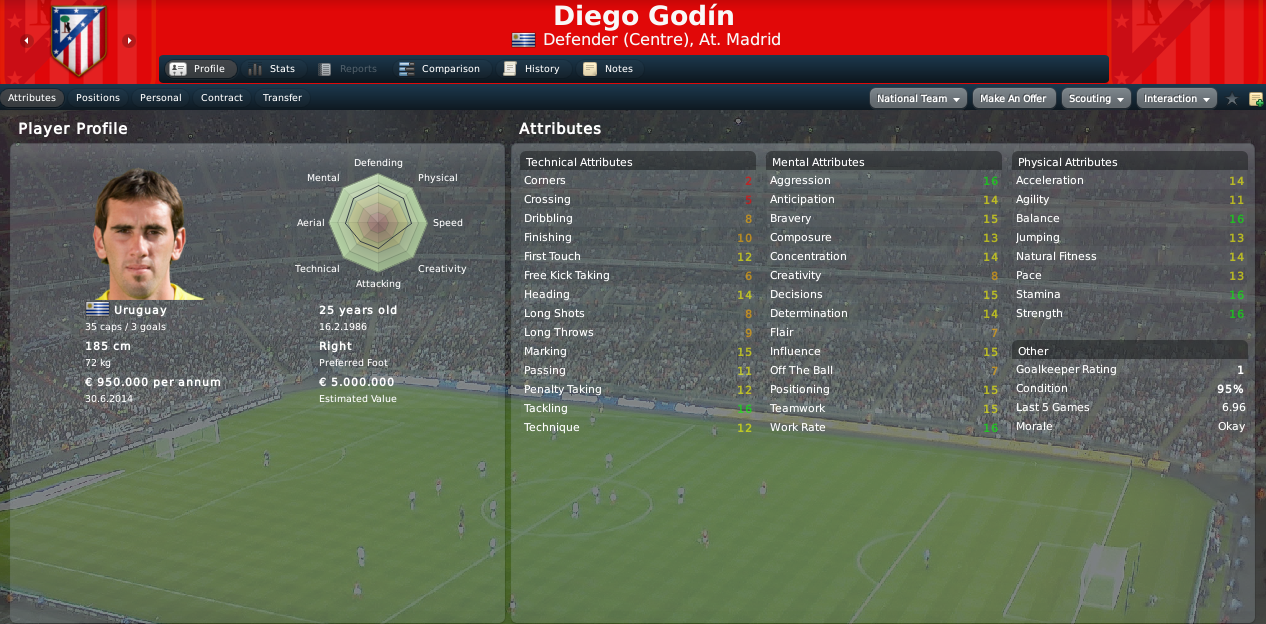Click the add-note icon beside the star
Image resolution: width=1266 pixels, height=624 pixels.
tap(1256, 99)
